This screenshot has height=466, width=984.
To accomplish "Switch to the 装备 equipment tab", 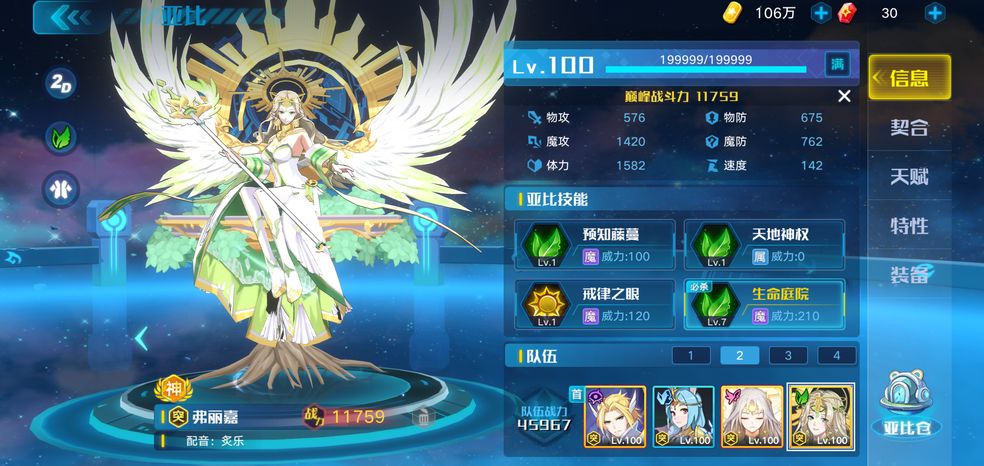I will tap(909, 274).
